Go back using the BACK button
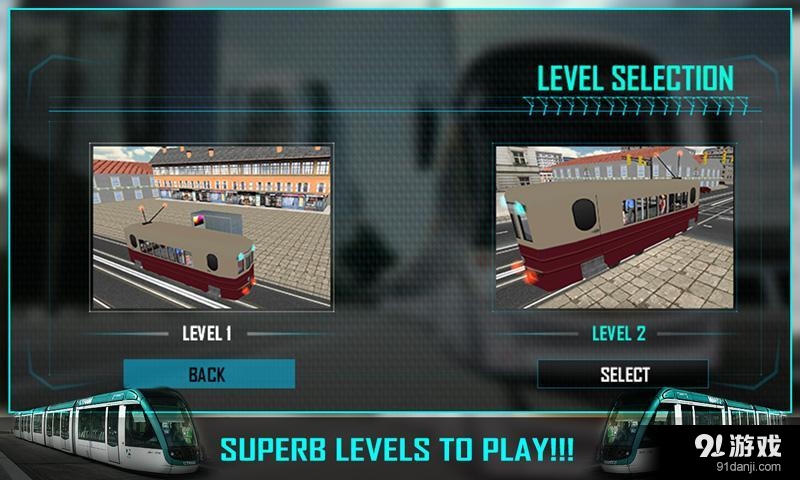The height and width of the screenshot is (480, 800). 208,374
